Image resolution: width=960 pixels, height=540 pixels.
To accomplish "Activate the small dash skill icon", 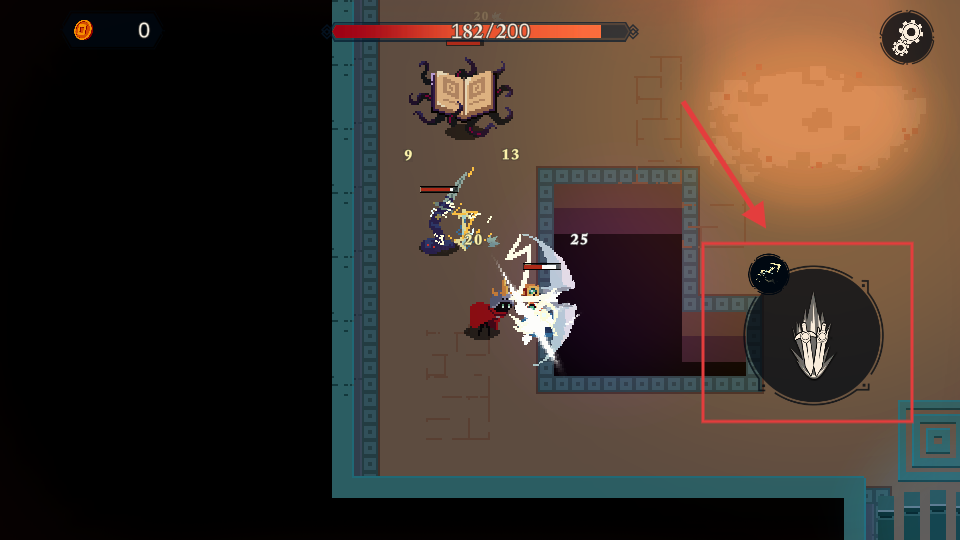I will pyautogui.click(x=769, y=274).
